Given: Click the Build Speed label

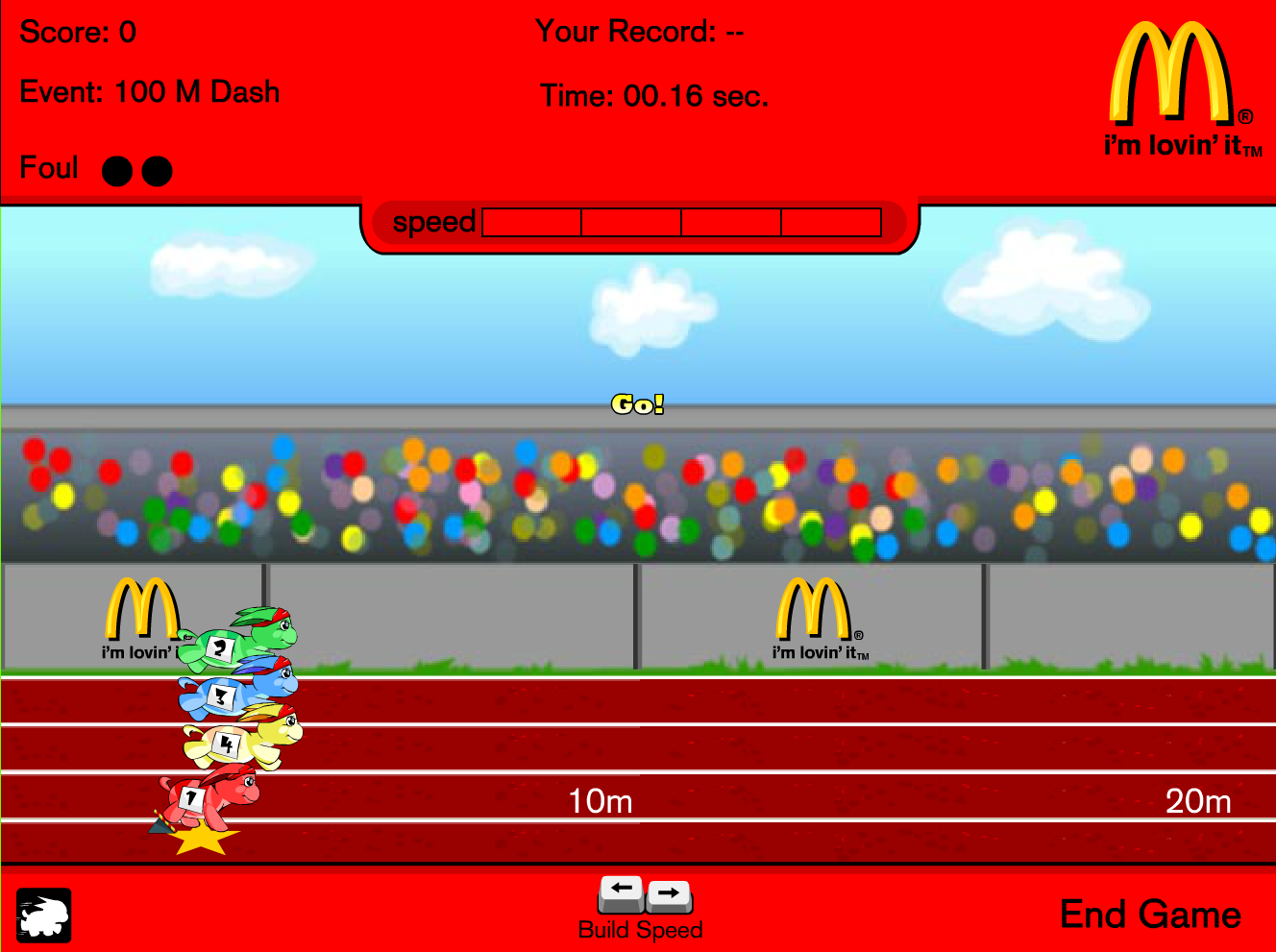Looking at the screenshot, I should 640,929.
